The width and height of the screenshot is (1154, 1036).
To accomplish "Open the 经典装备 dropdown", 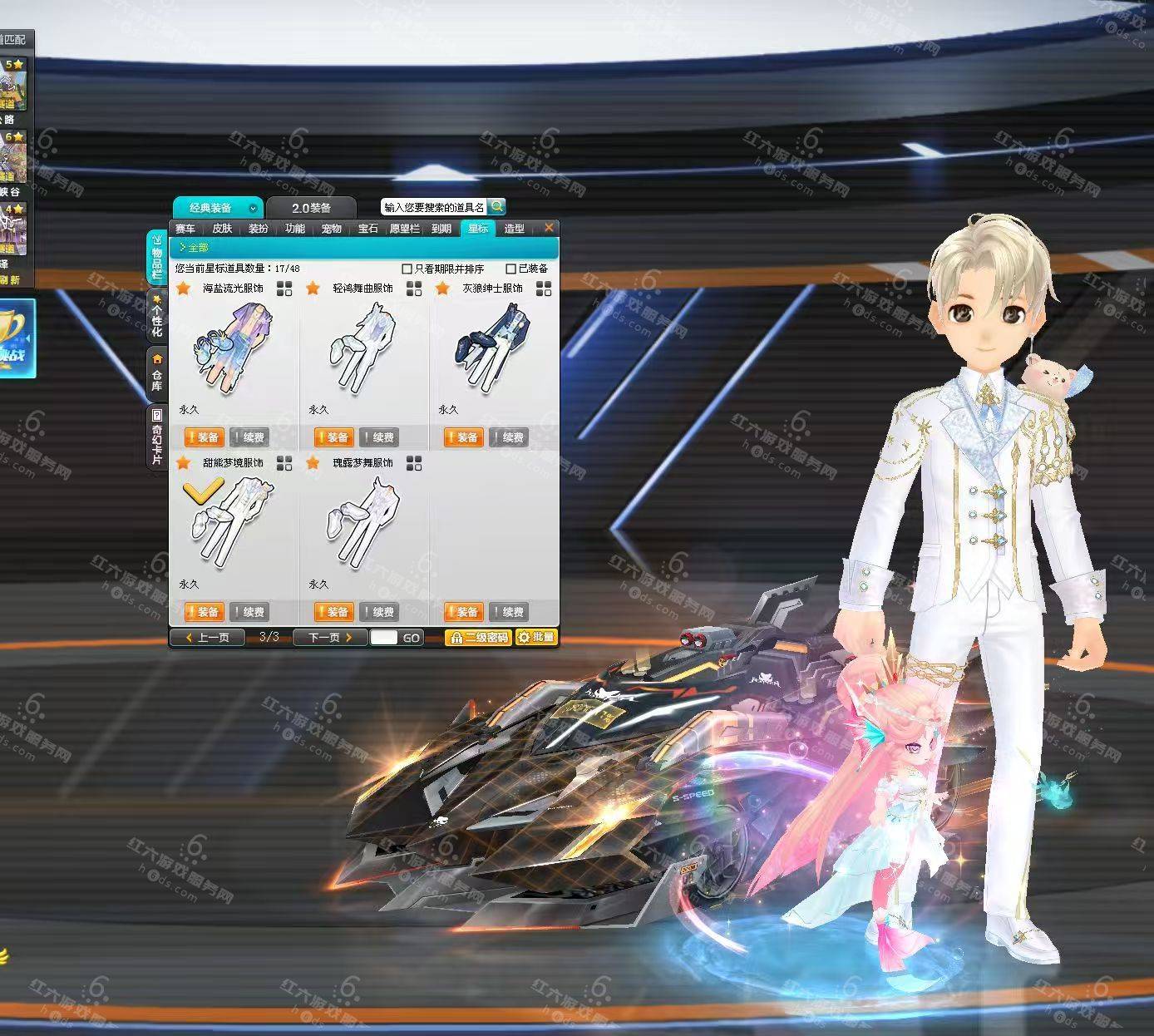I will (253, 209).
